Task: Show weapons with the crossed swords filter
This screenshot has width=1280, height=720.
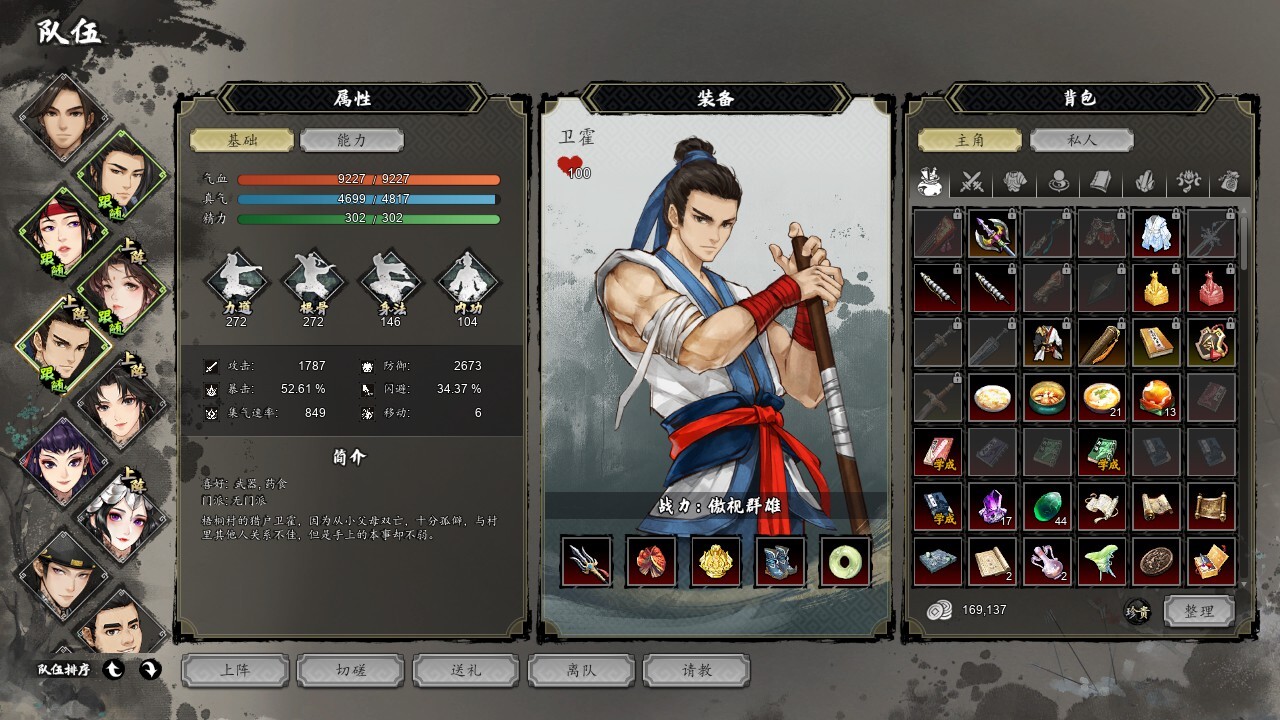Action: click(973, 182)
